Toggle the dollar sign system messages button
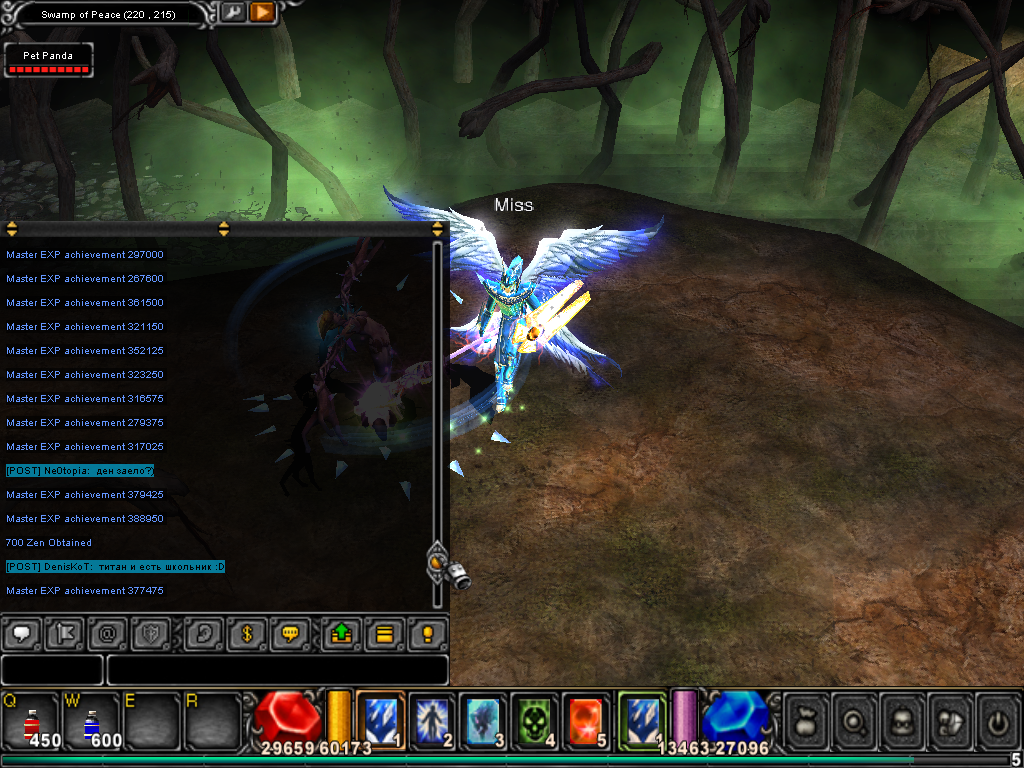This screenshot has height=768, width=1024. [247, 633]
